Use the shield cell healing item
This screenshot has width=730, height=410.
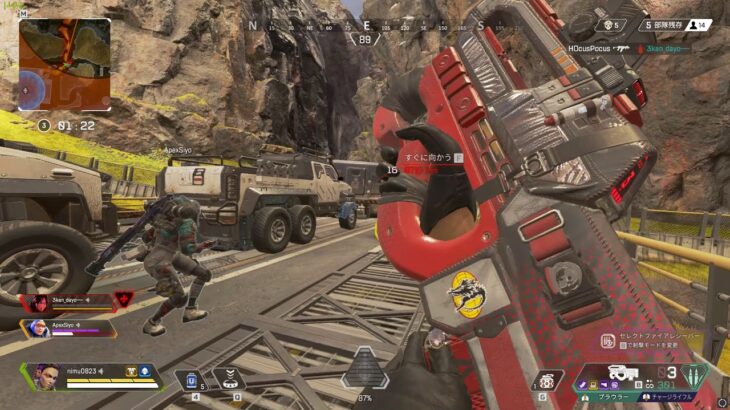point(191,381)
